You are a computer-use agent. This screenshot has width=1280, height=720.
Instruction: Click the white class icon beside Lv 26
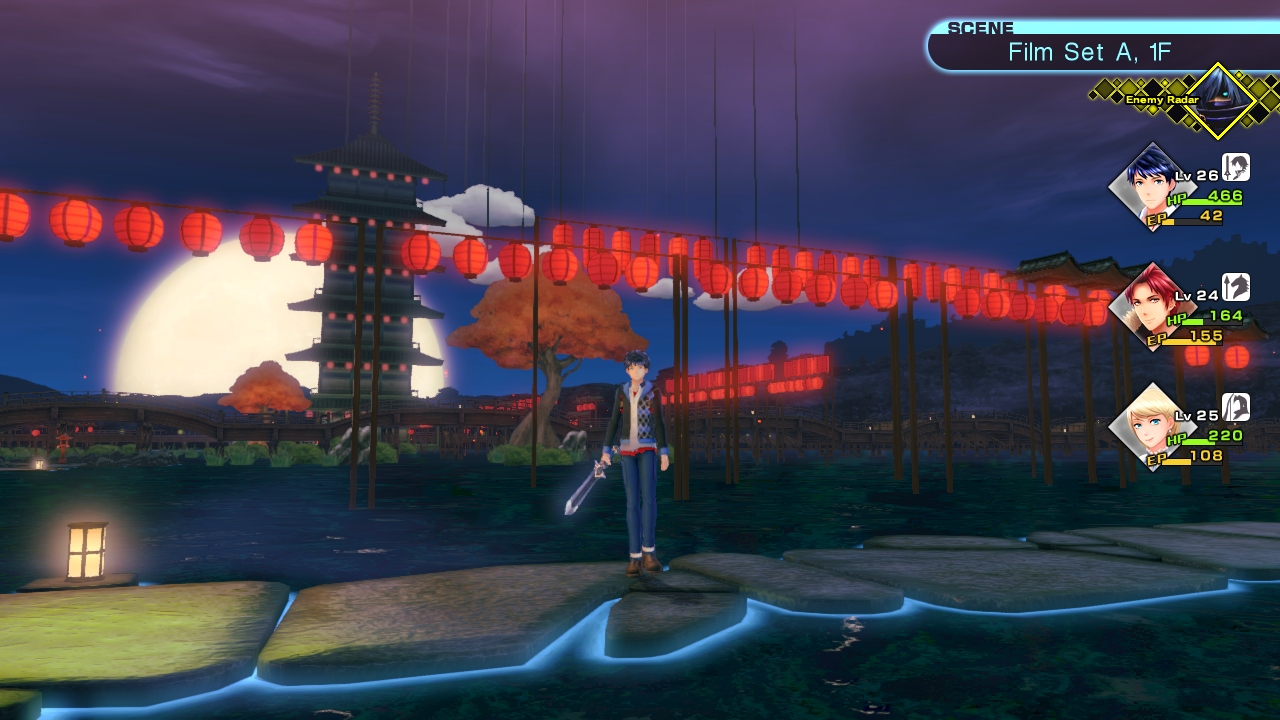1236,167
